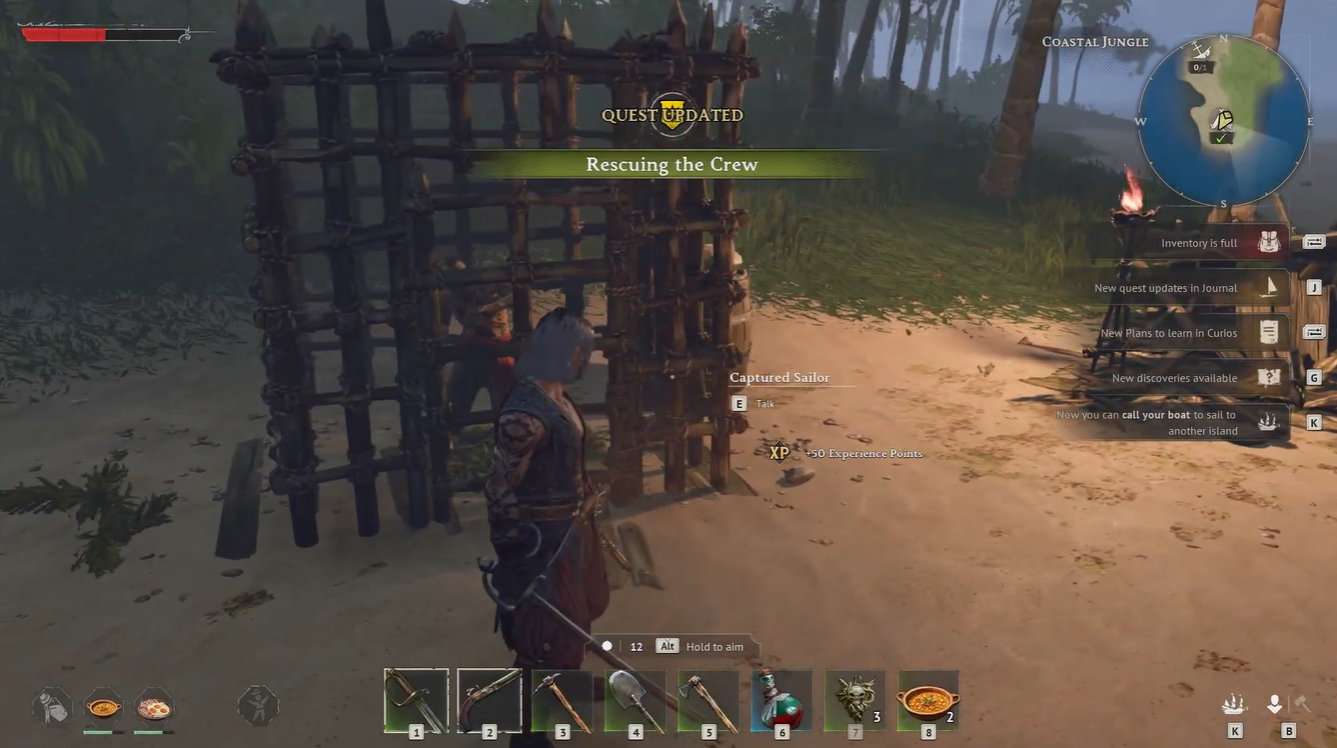Click the Rescuing the Crew quest banner
Screen dimensions: 1337x748
(x=672, y=164)
